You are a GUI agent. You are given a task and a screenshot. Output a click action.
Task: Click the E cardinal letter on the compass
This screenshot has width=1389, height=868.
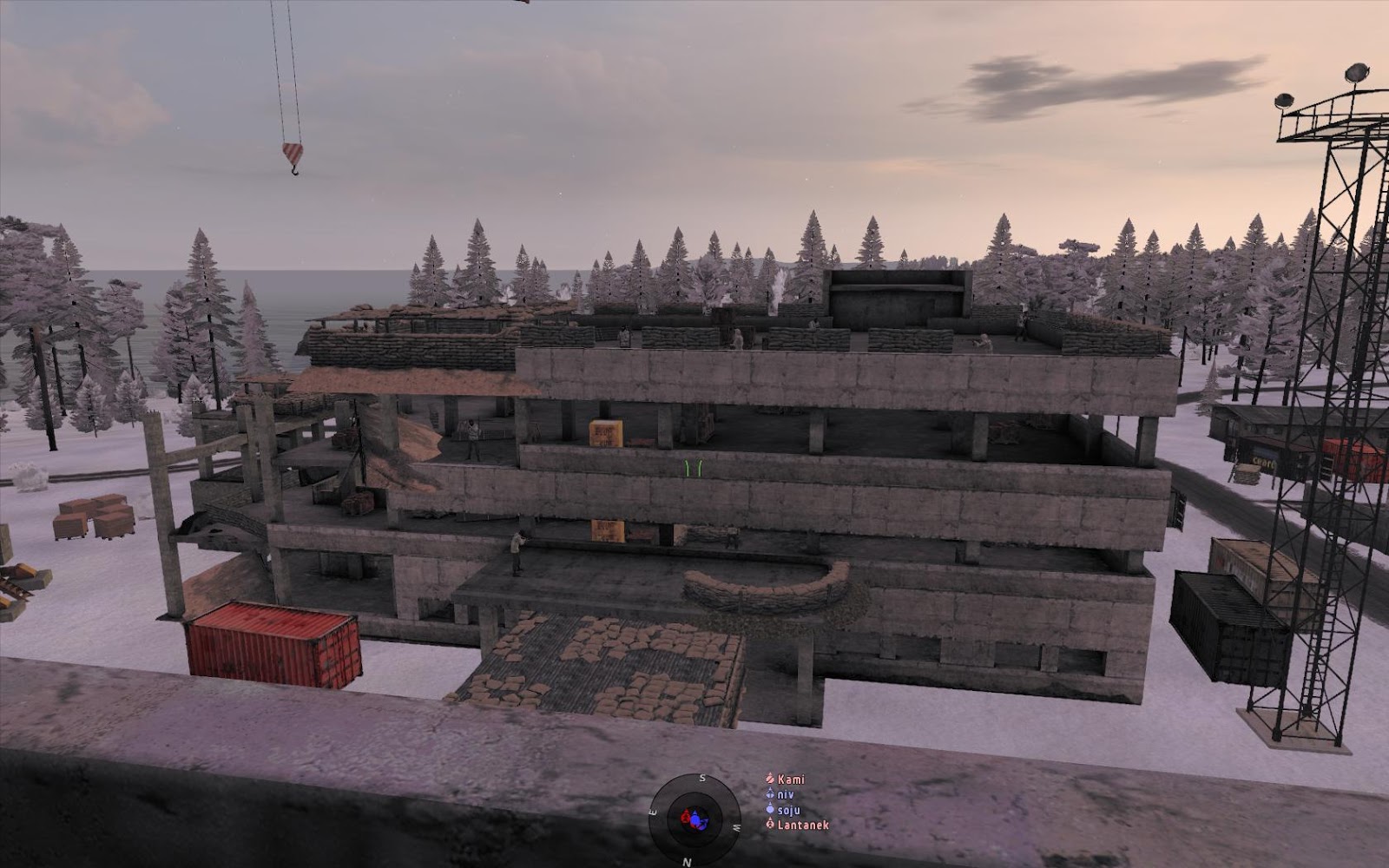pyautogui.click(x=653, y=812)
